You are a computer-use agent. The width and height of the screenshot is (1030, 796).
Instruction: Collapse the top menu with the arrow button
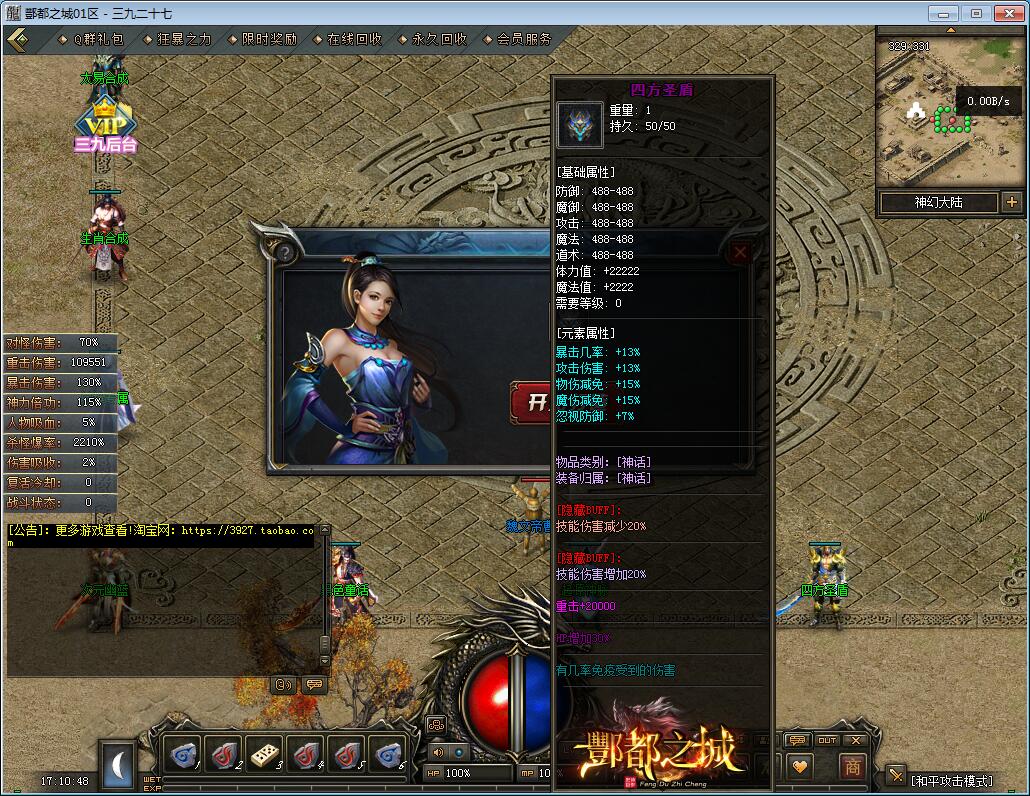coord(17,40)
